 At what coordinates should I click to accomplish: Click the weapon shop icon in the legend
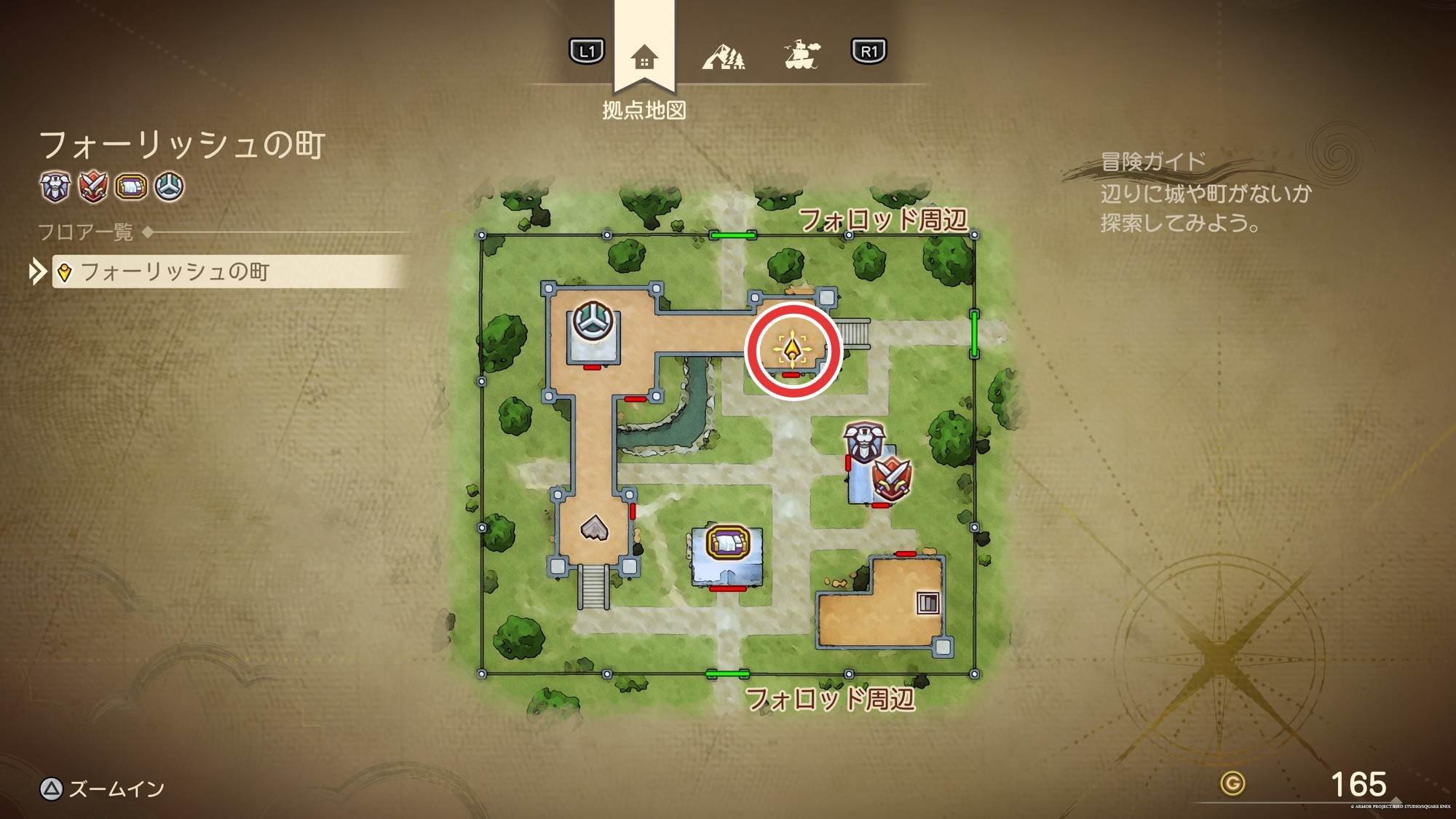[x=93, y=187]
